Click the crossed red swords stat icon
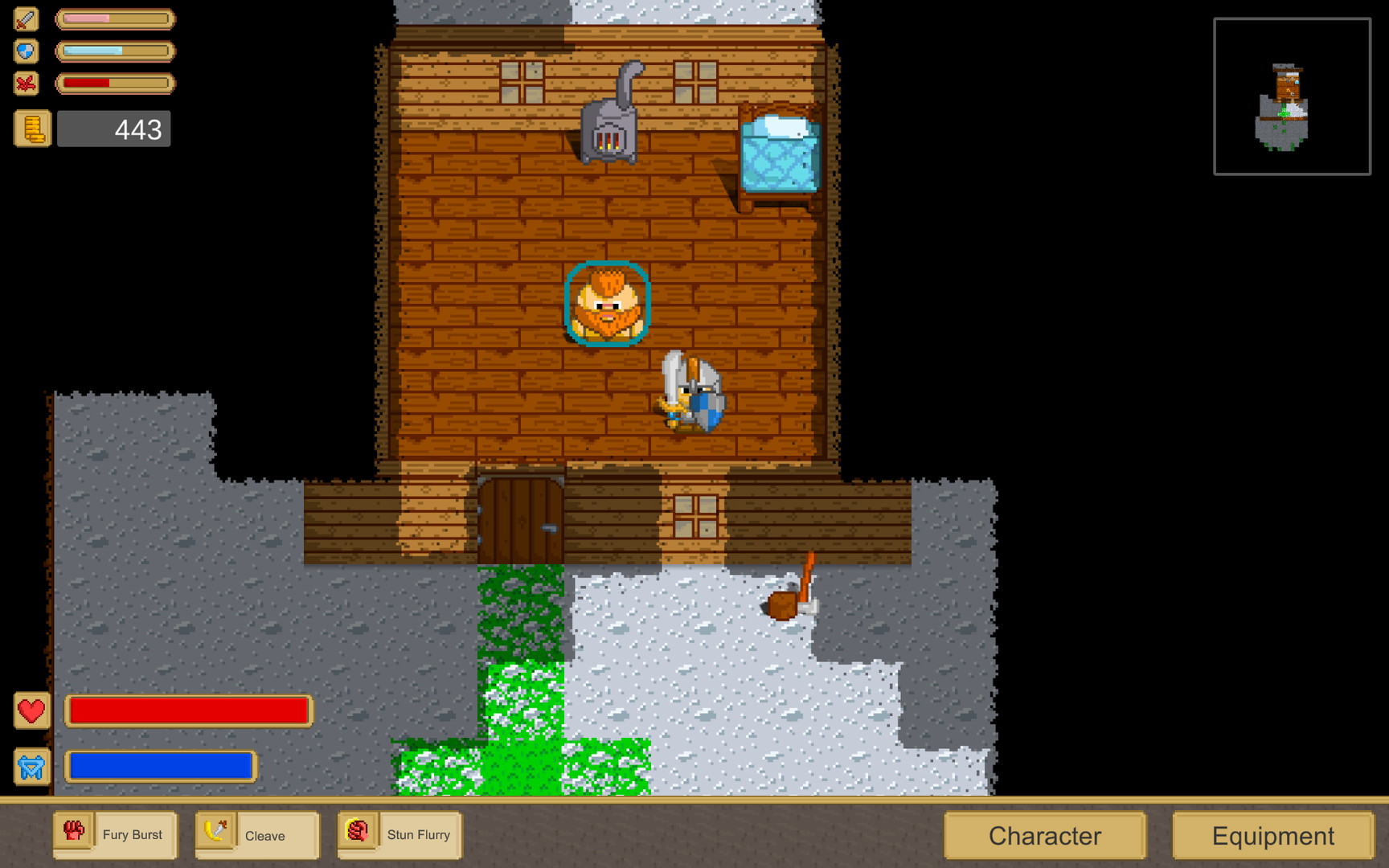The width and height of the screenshot is (1389, 868). [25, 83]
